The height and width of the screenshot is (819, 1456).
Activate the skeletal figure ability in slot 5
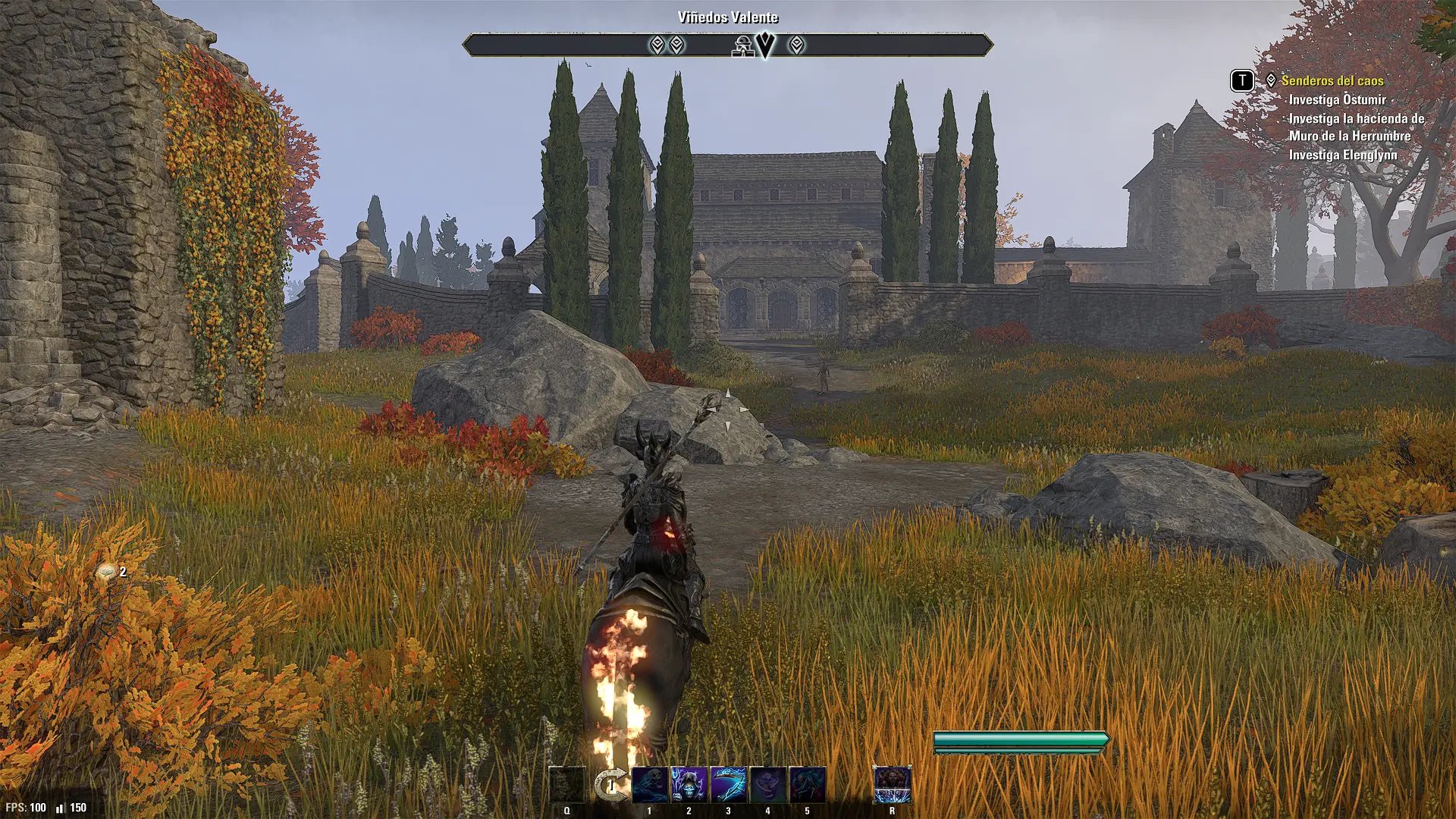(807, 785)
